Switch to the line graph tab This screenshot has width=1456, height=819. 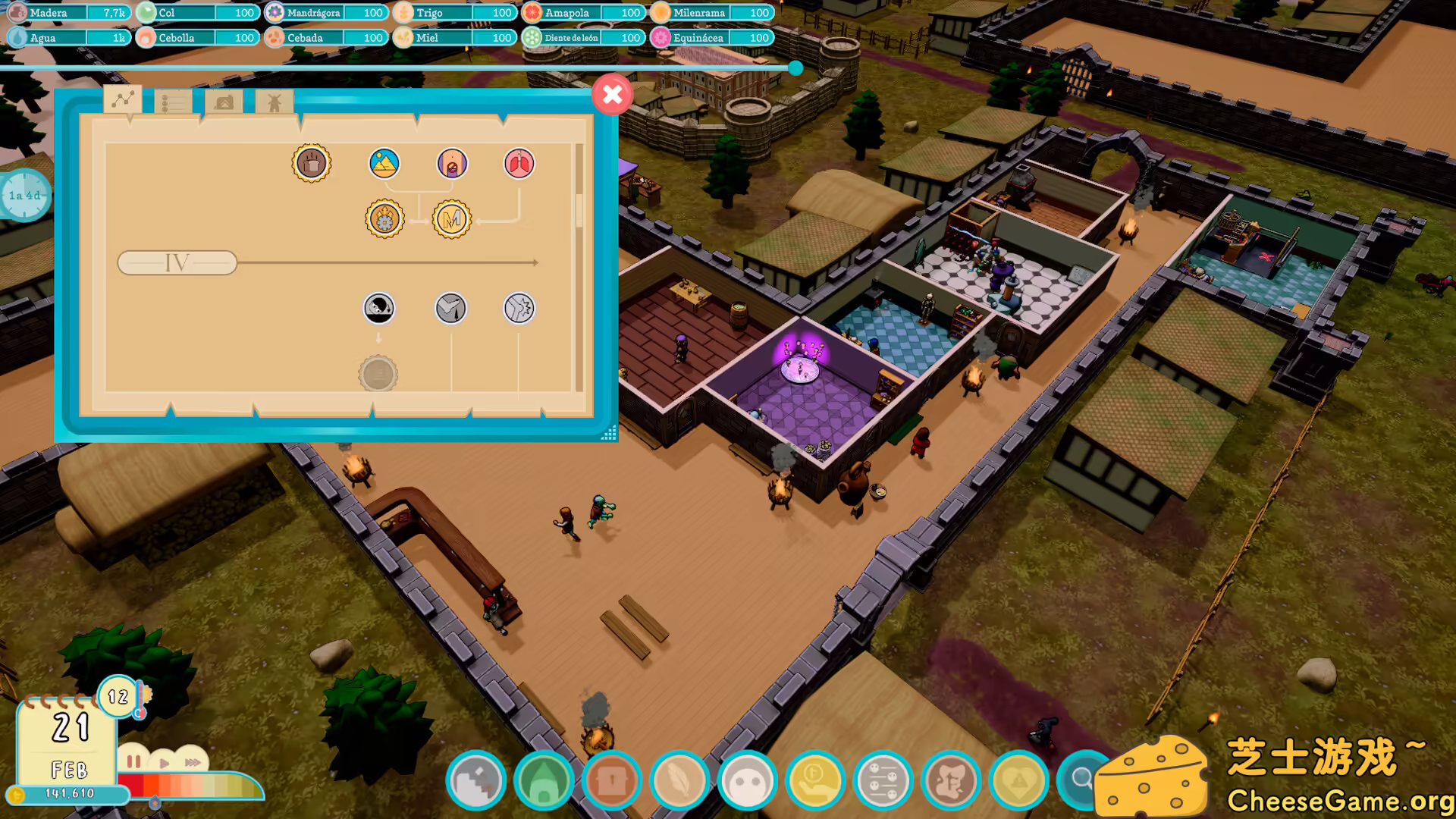pos(123,100)
